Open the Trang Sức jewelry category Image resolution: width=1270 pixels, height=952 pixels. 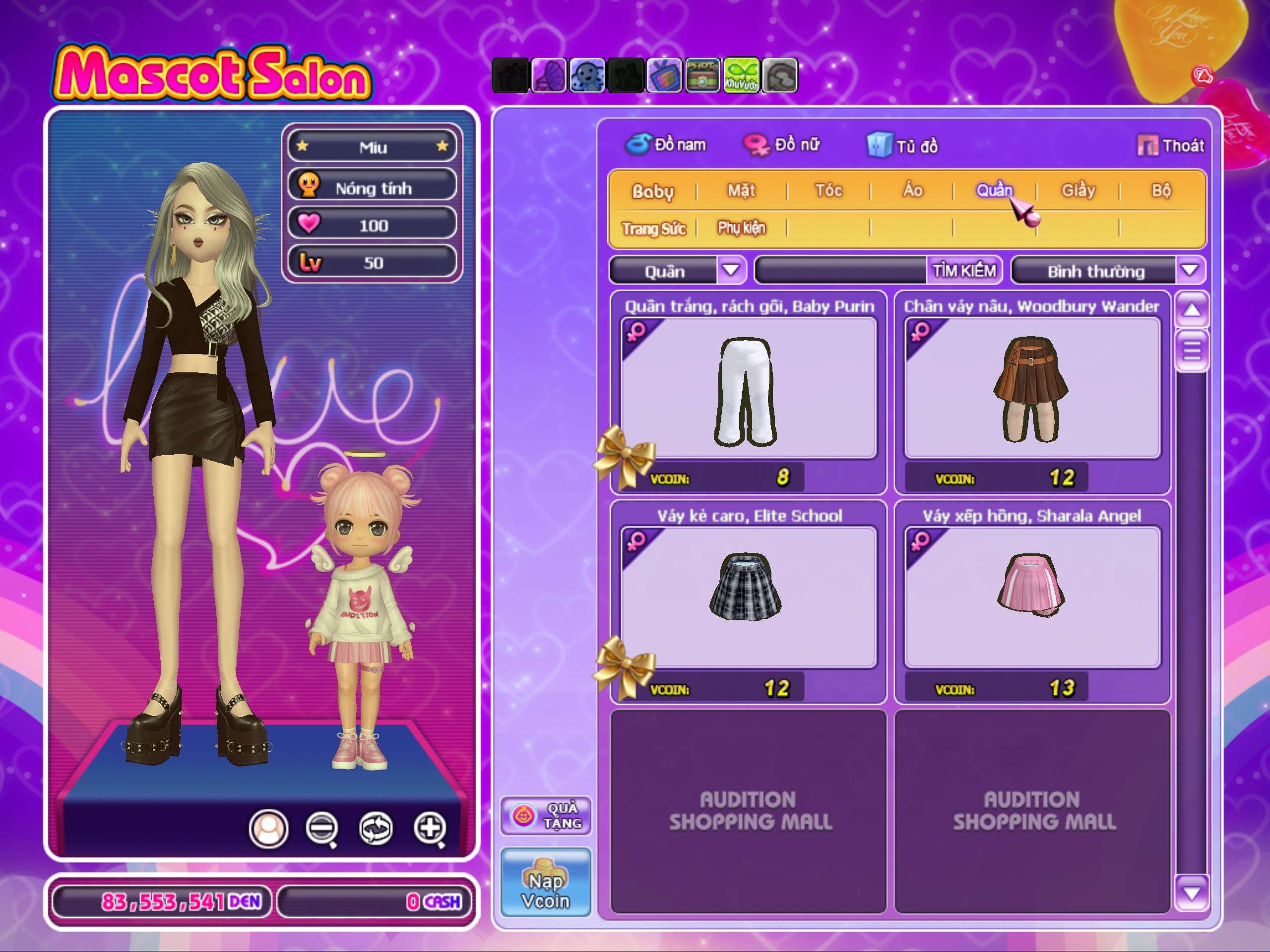pos(654,229)
